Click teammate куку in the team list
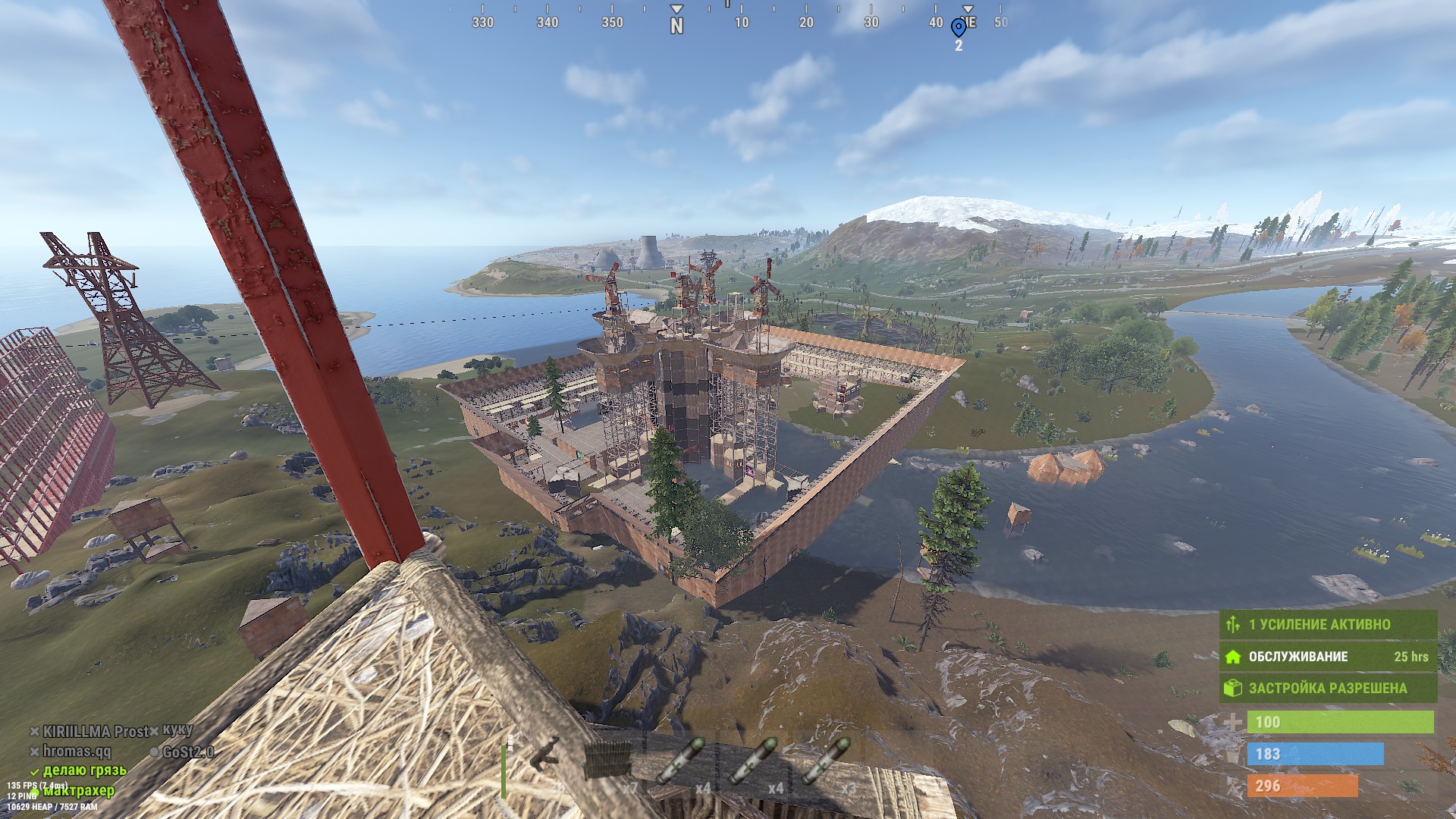1456x819 pixels. (177, 730)
